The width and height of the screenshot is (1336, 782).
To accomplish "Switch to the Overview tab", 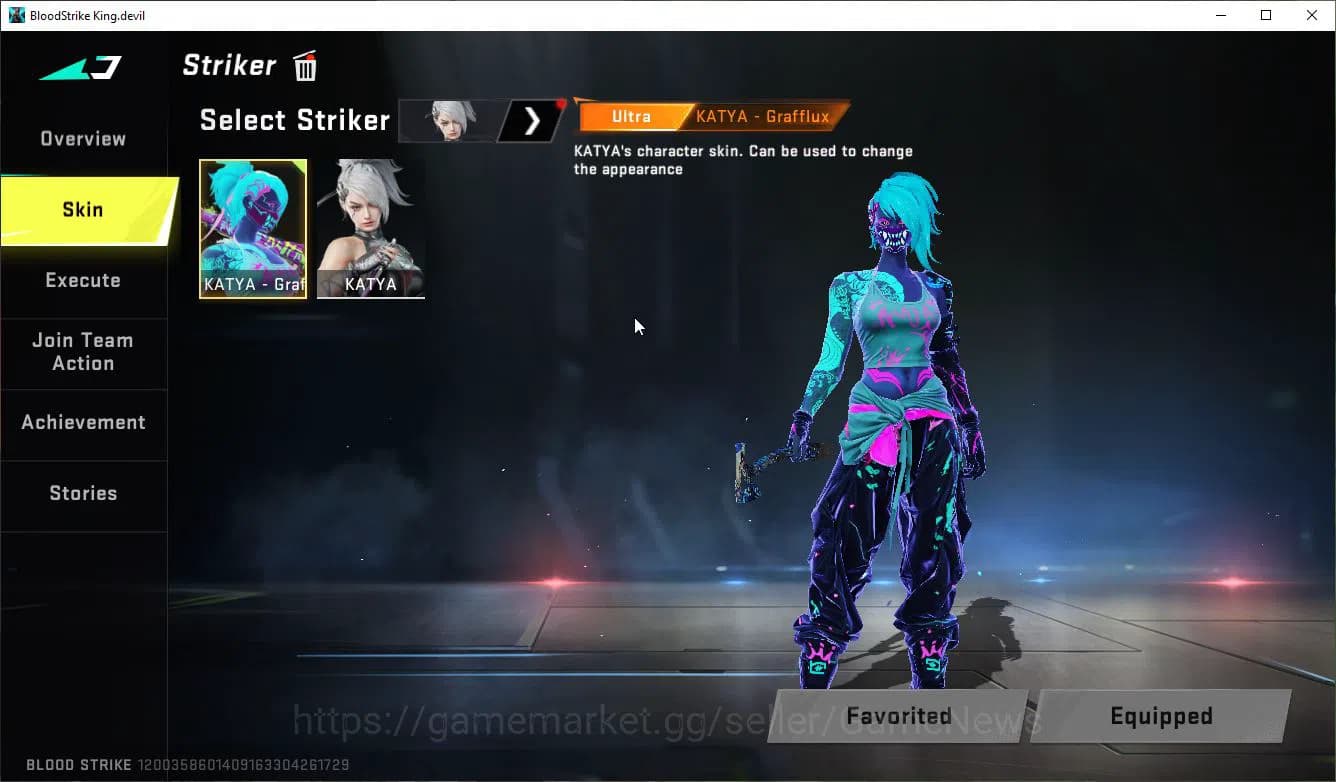I will click(83, 138).
